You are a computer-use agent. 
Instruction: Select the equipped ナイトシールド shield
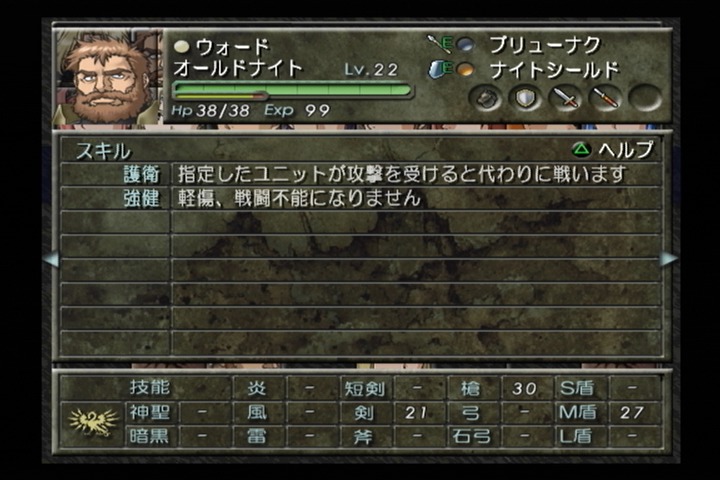click(x=553, y=70)
